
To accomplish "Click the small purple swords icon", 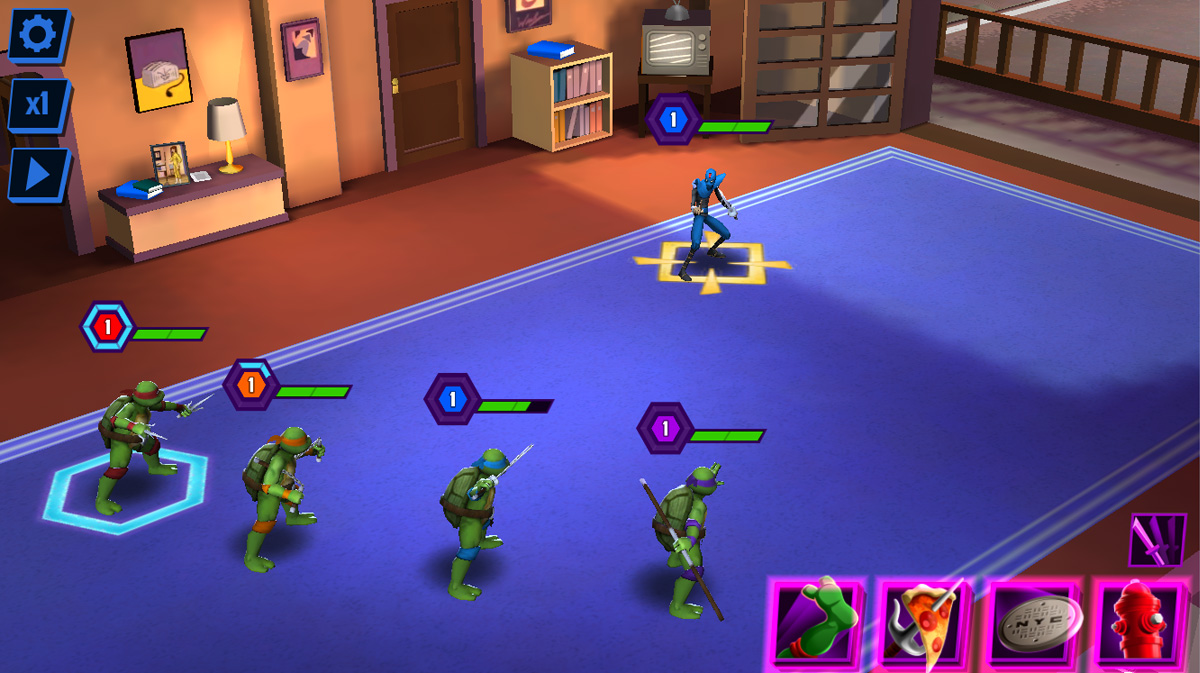I will 1157,541.
